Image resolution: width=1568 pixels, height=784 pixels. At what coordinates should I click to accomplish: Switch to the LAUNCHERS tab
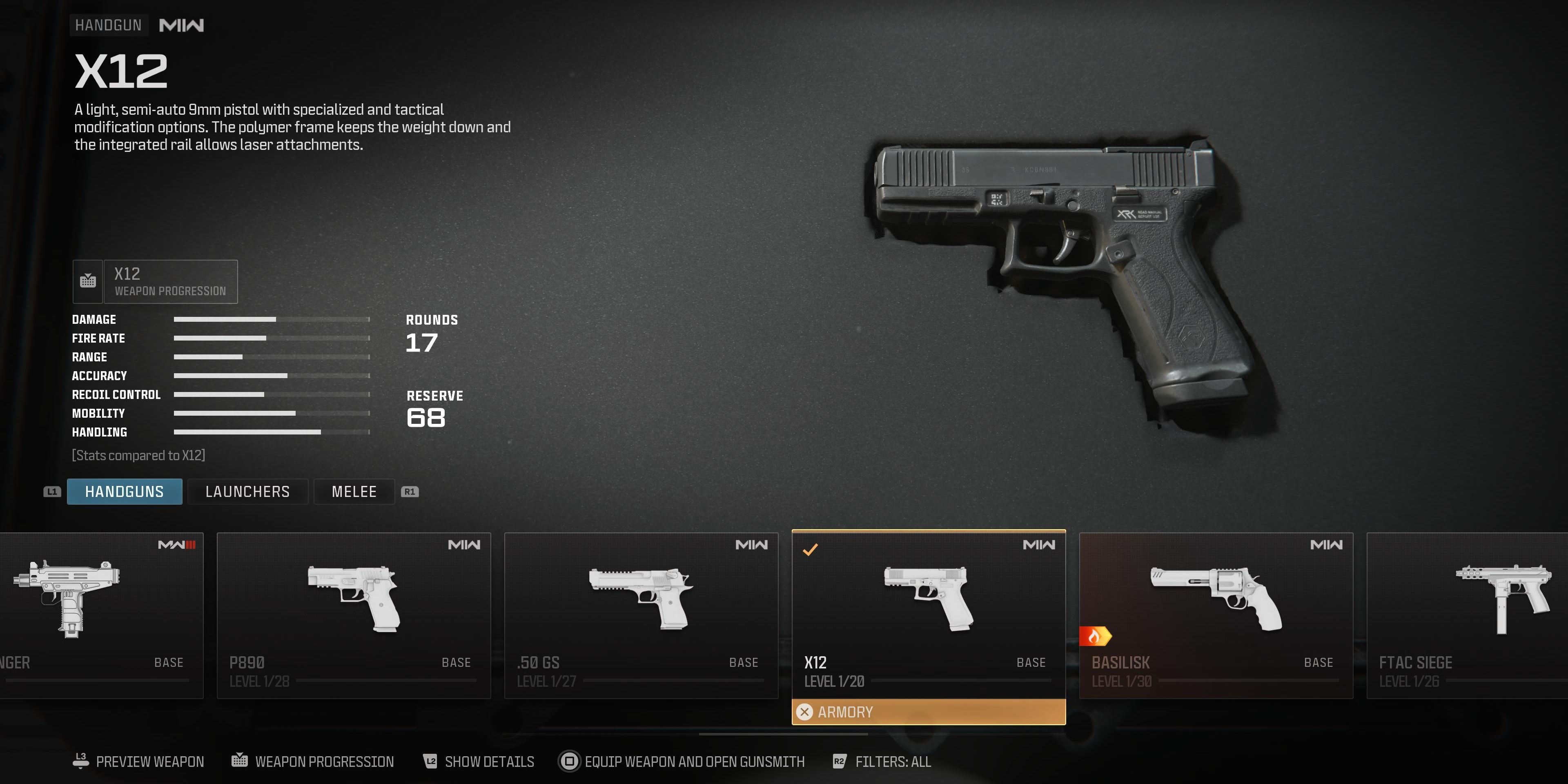(248, 491)
